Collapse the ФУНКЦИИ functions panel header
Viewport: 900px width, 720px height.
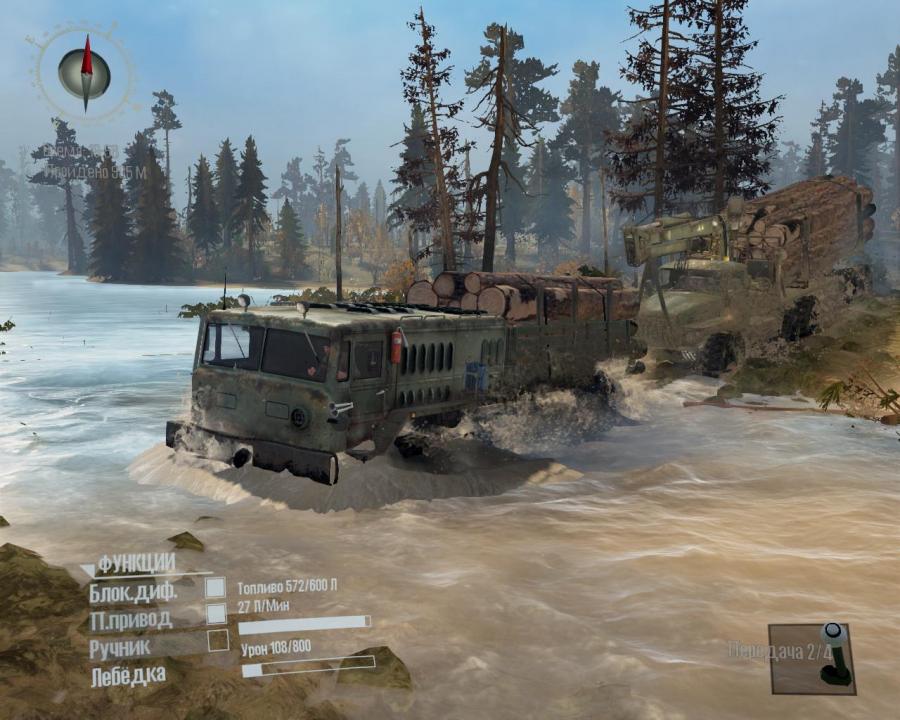point(135,563)
